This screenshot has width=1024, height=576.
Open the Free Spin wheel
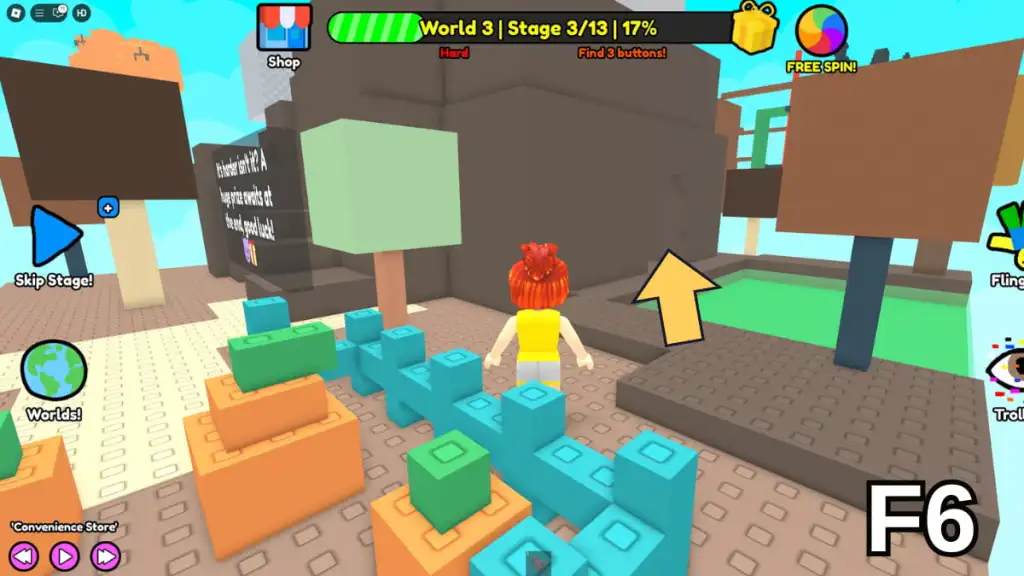click(821, 31)
